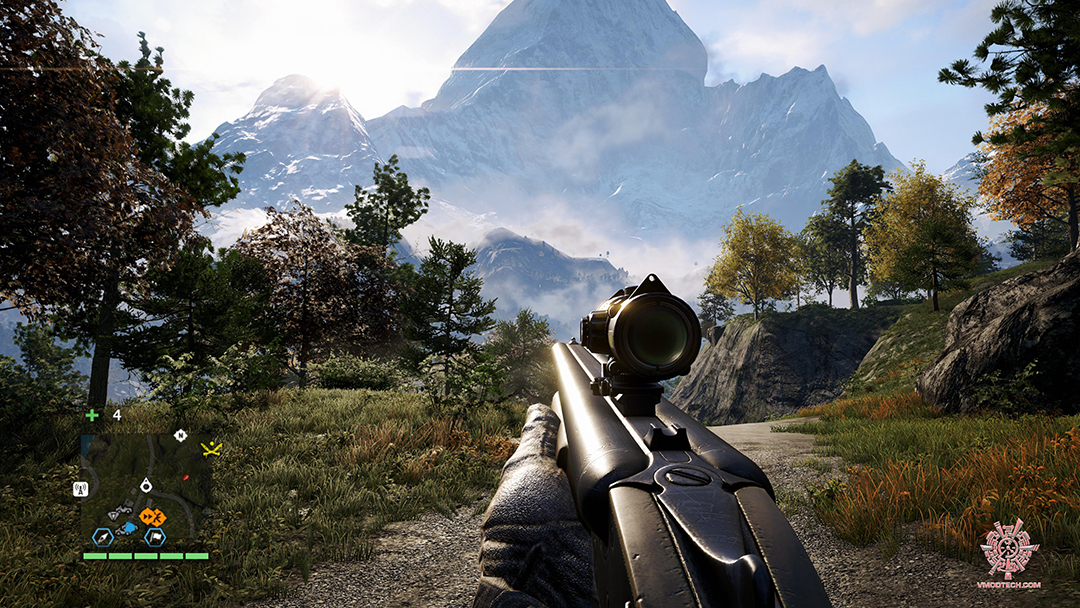This screenshot has height=608, width=1080.
Task: Select the white player position marker
Action: pos(146,486)
